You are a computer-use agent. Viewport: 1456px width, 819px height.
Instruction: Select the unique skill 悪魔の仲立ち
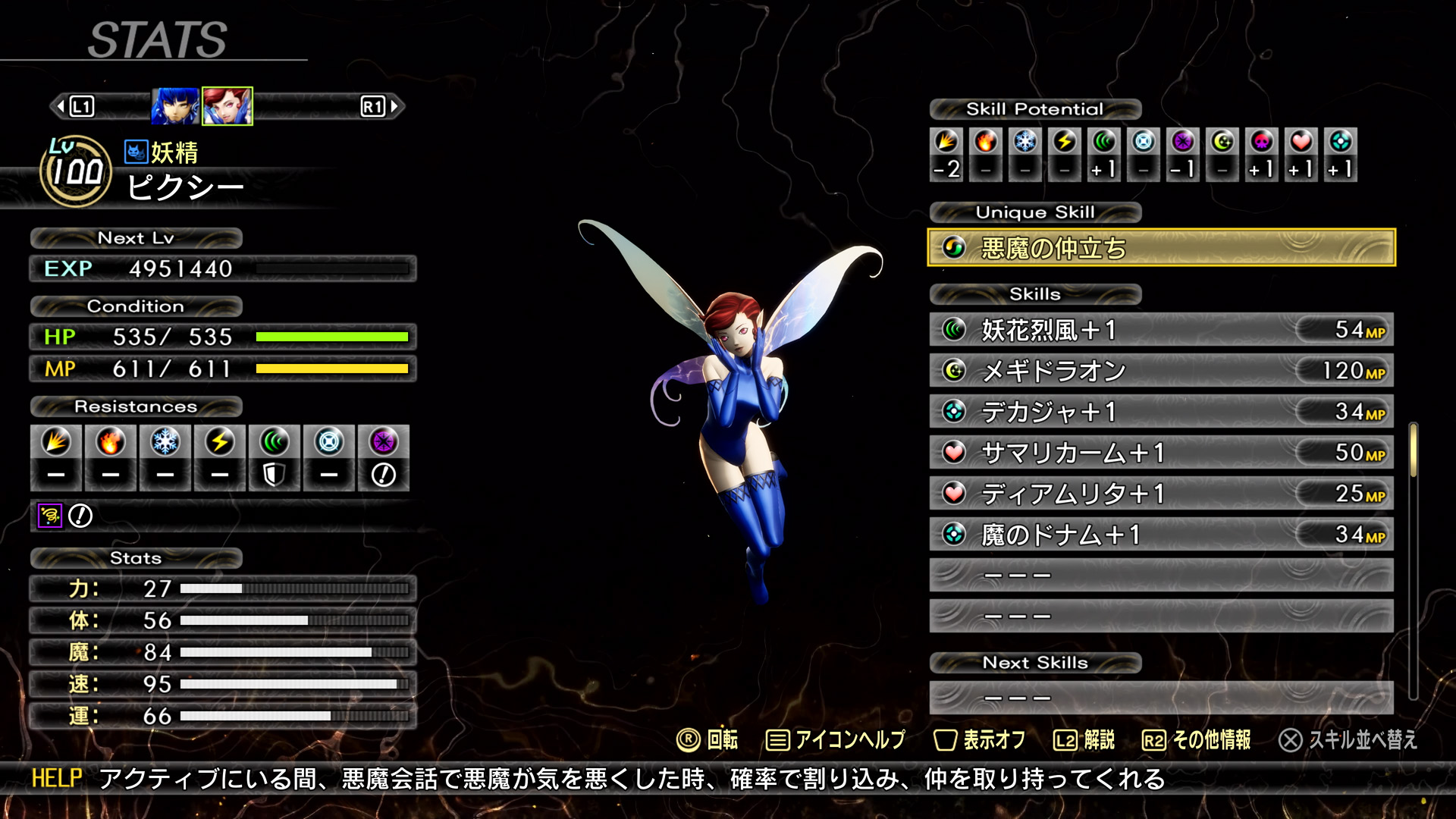click(1160, 248)
